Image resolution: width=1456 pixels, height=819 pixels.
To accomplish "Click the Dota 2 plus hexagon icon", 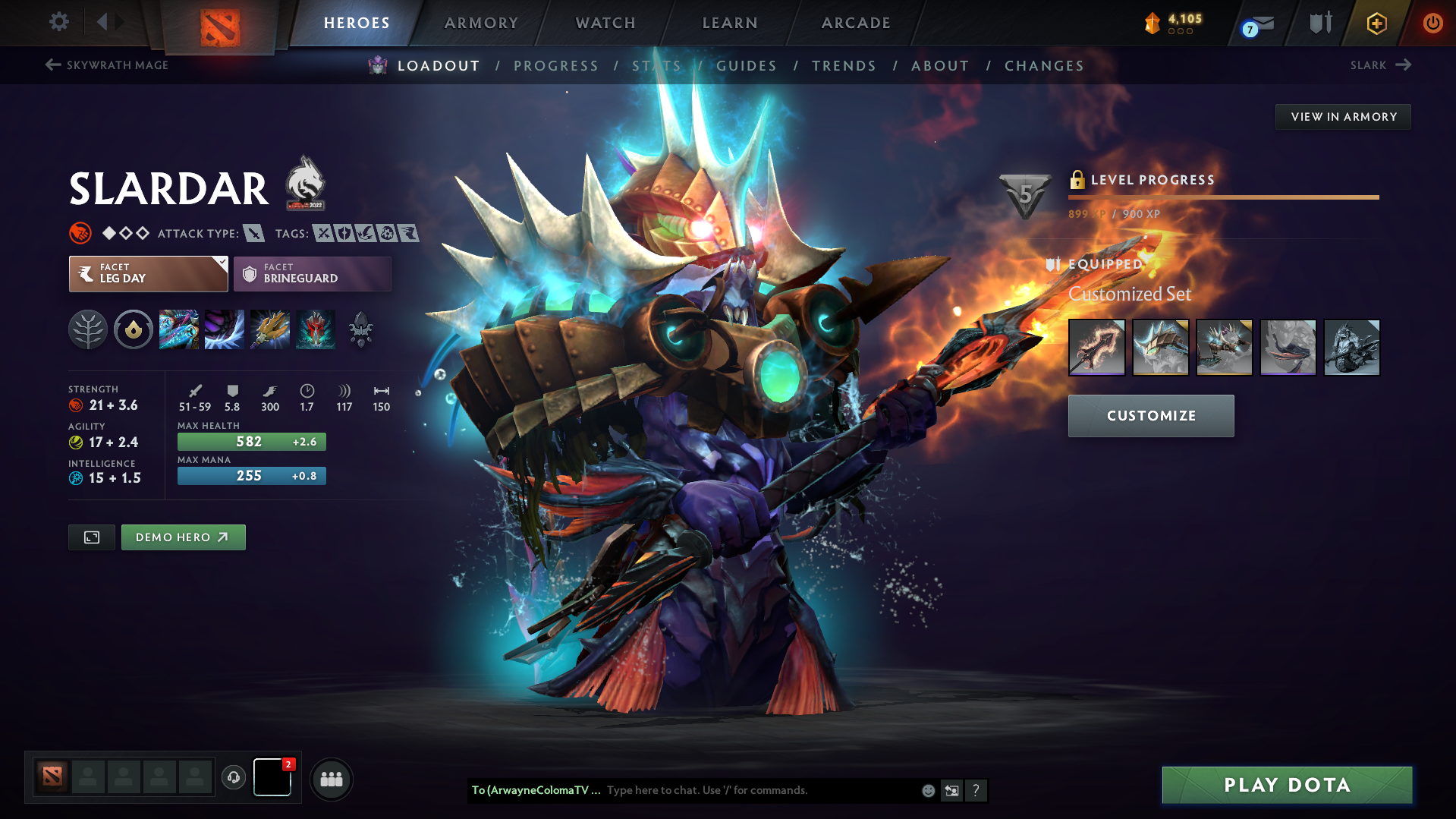I will (x=1376, y=24).
